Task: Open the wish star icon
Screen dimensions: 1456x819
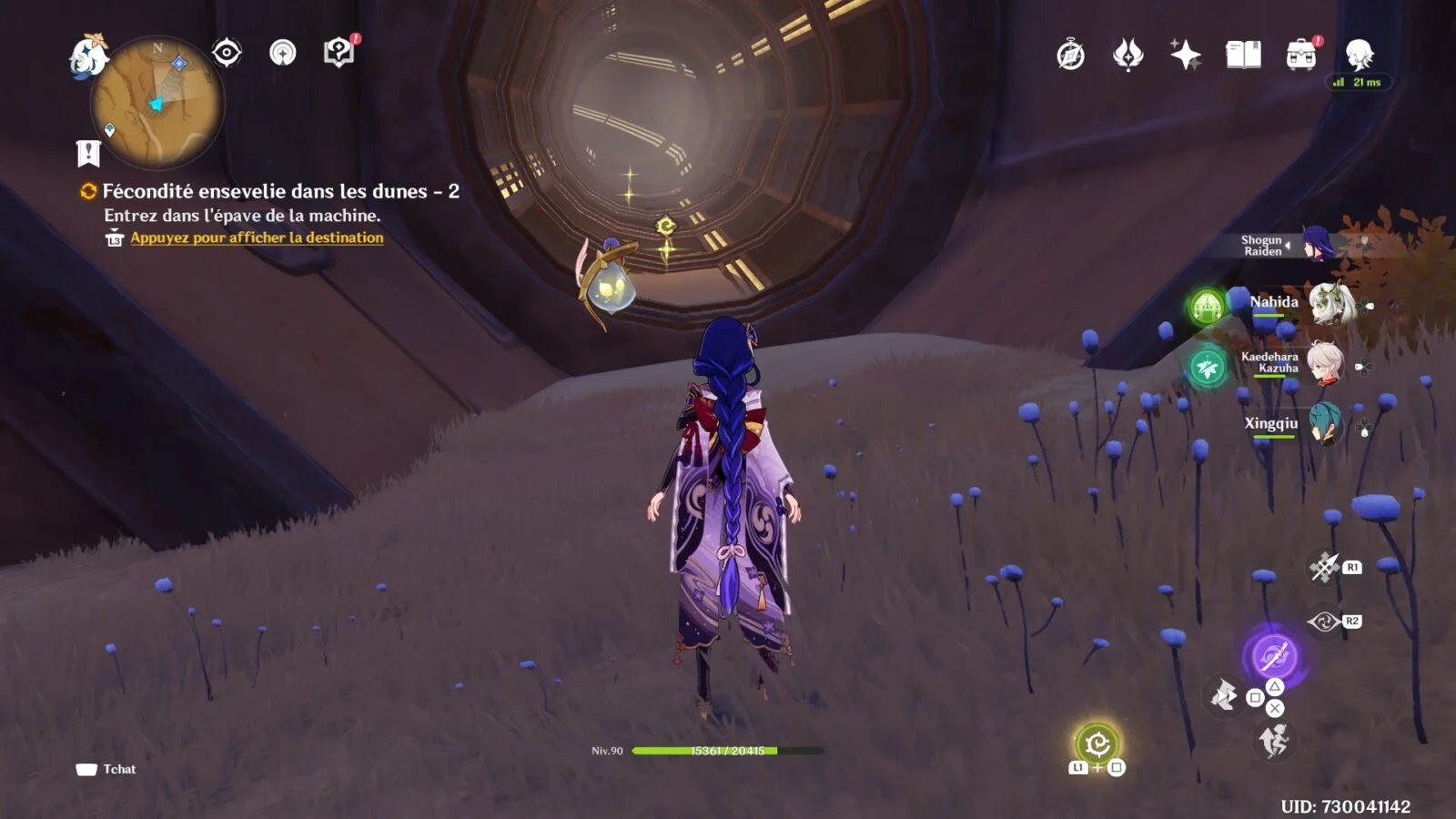Action: click(1185, 56)
